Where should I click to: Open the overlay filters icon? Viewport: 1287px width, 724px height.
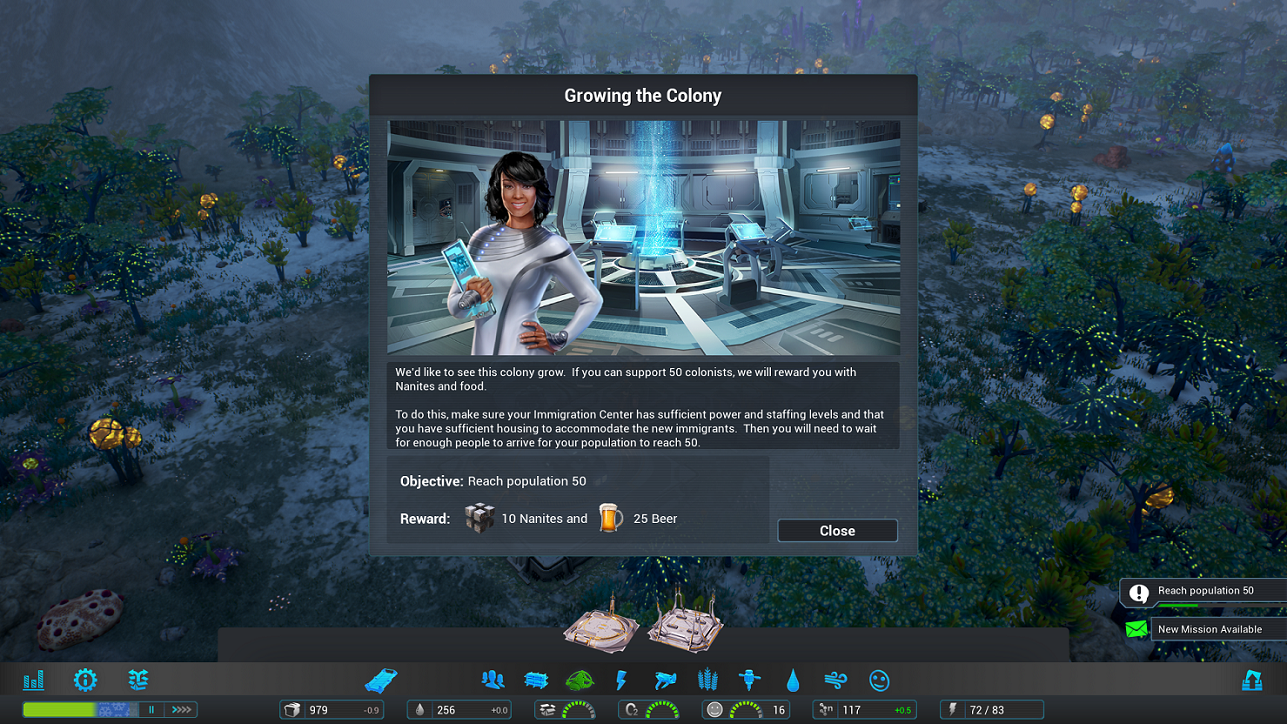138,680
